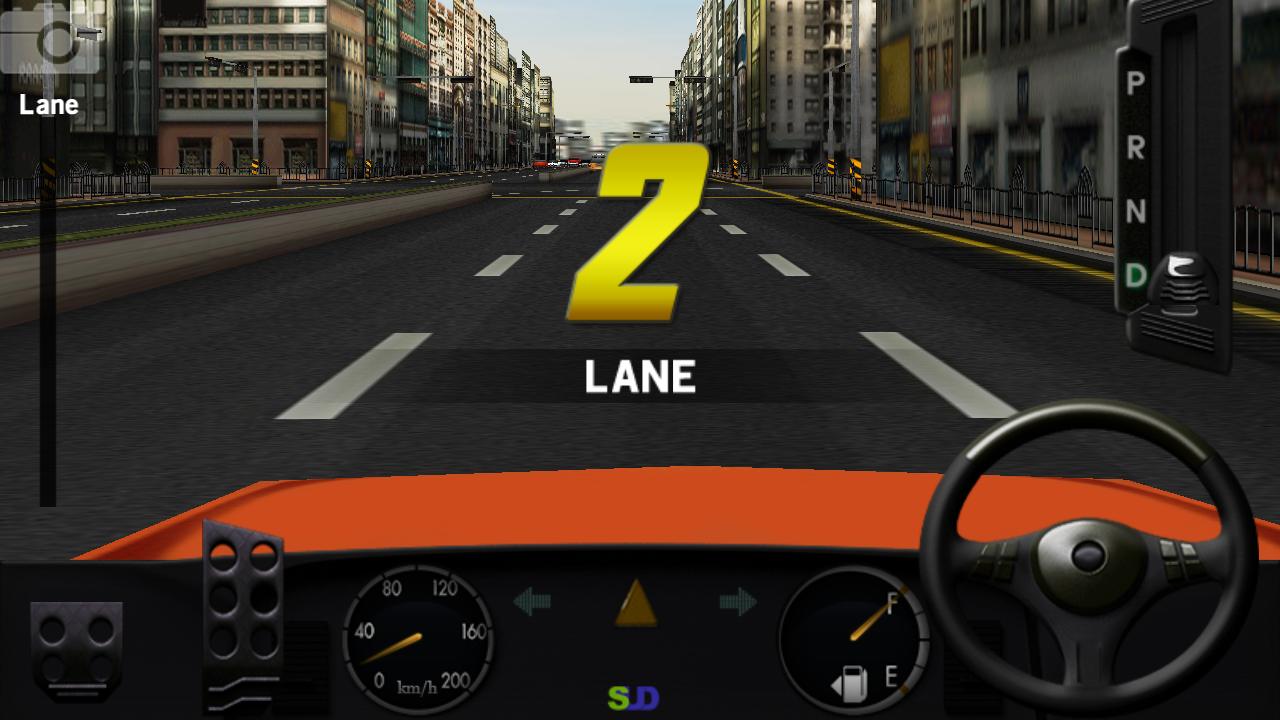
Task: Push the accelerator gas pedal
Action: (243, 610)
